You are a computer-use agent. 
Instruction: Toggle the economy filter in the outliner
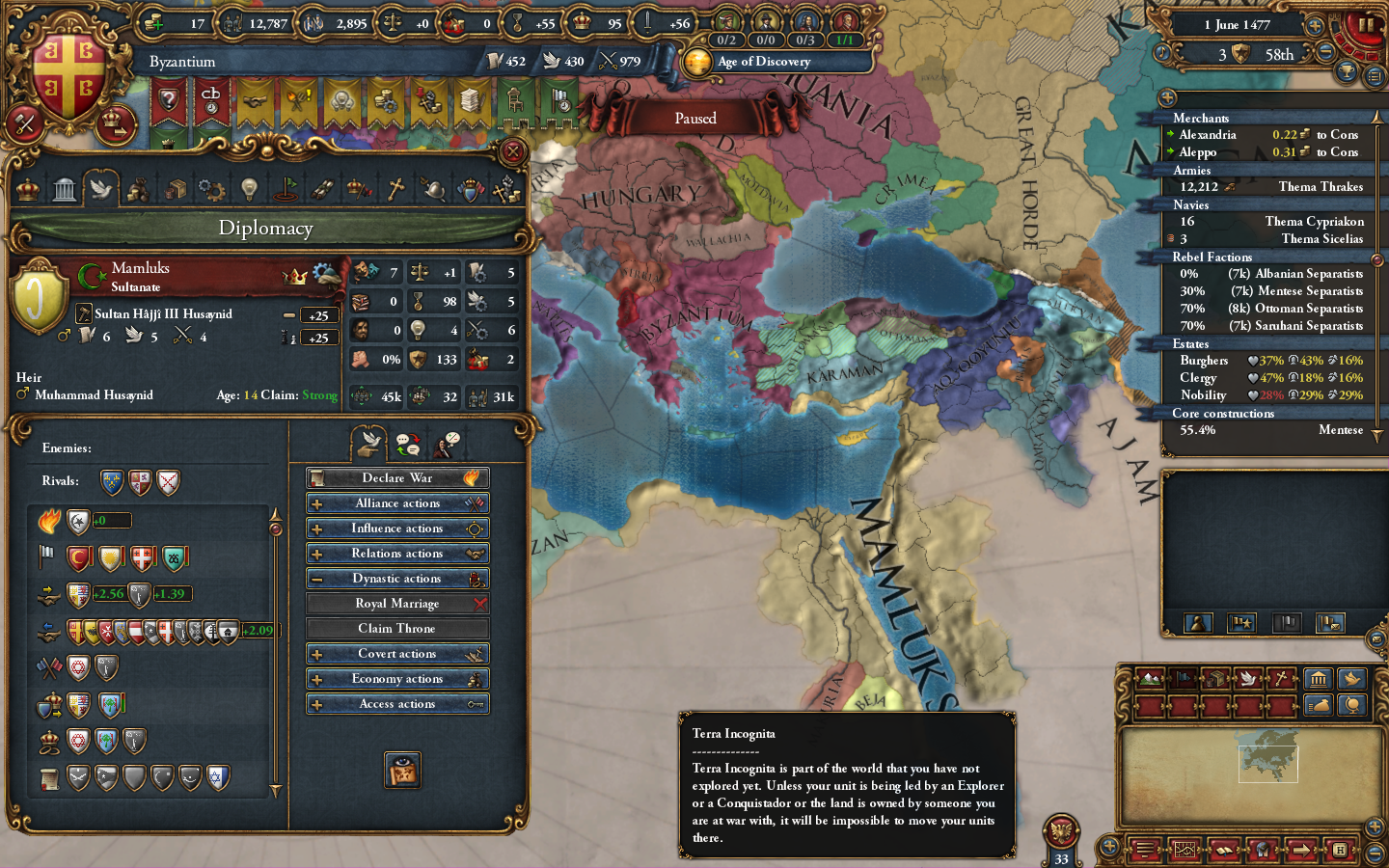(x=1320, y=705)
